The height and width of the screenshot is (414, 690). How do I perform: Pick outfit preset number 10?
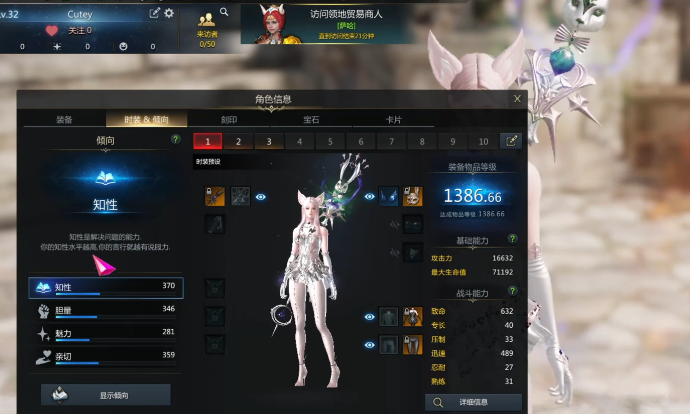coord(484,142)
